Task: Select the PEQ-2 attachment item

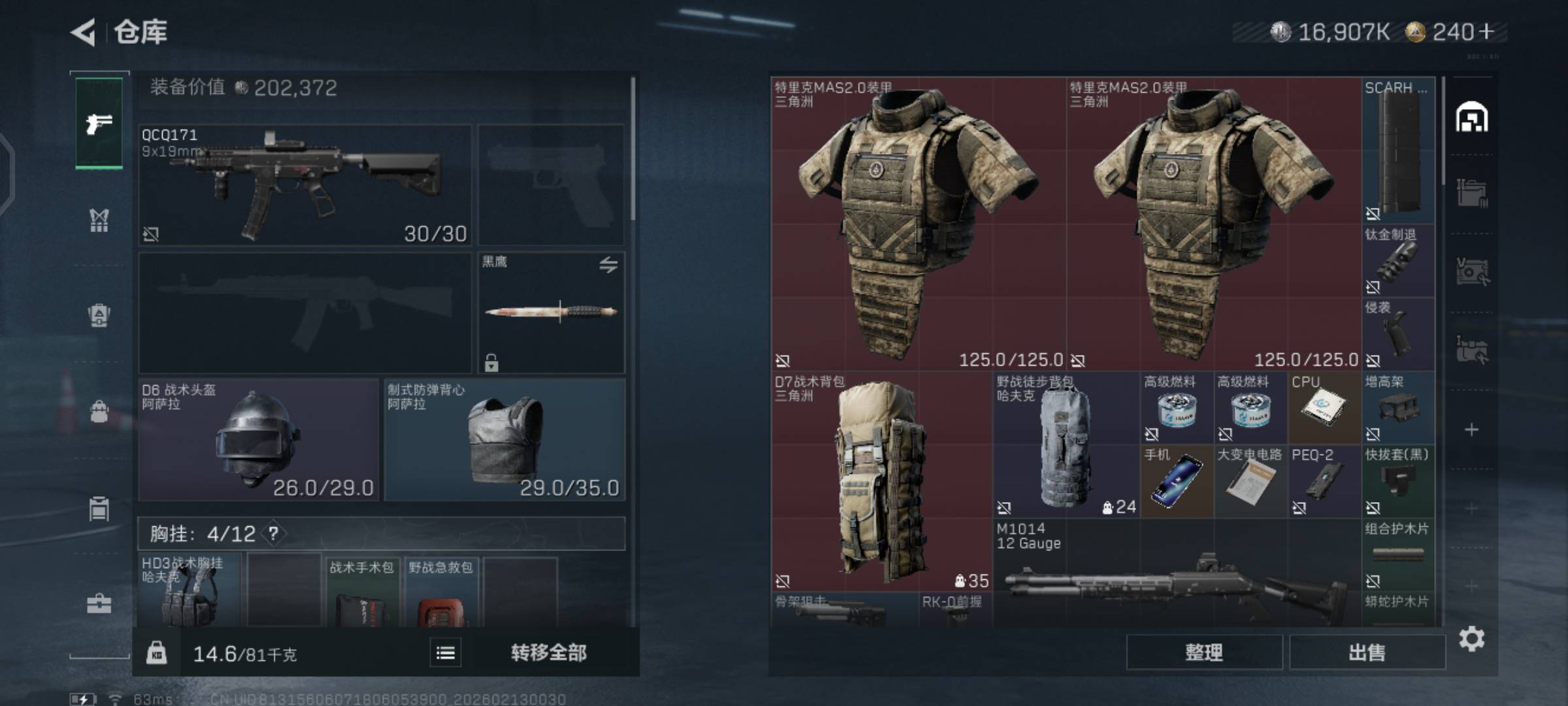Action: 1324,482
